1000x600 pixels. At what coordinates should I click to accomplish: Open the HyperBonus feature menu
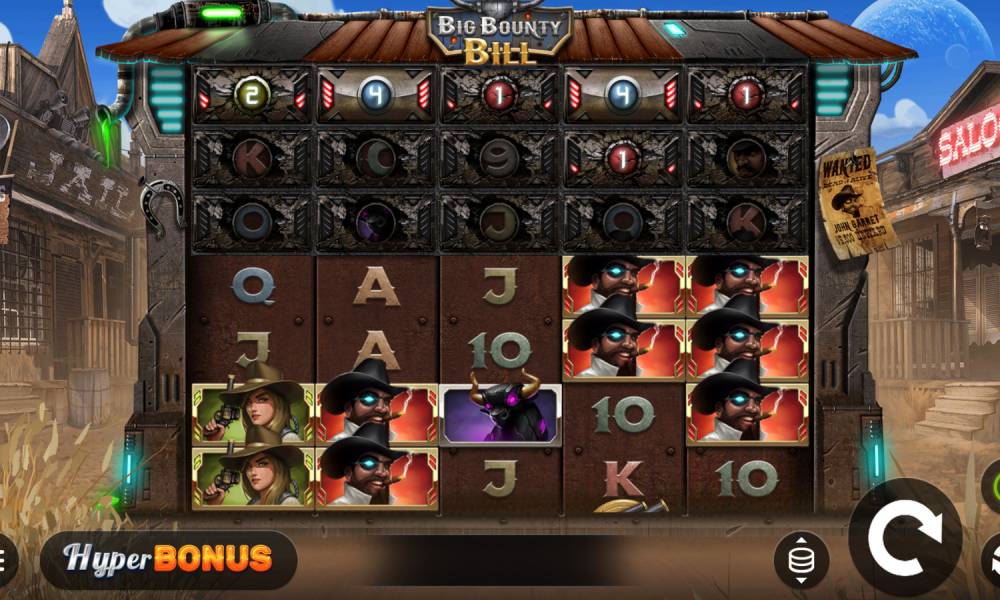coord(168,559)
